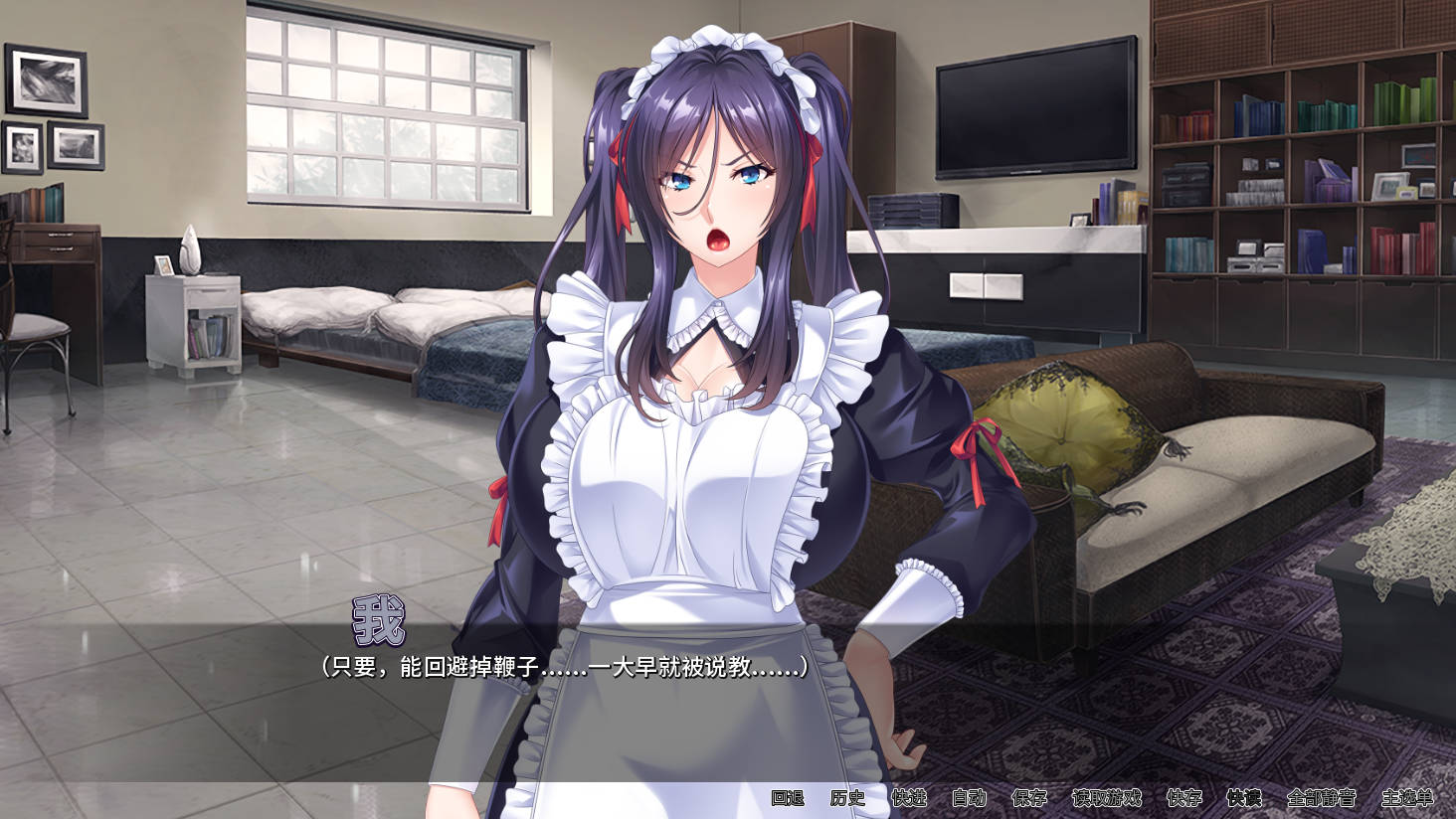
Task: Click the speaker name 我 above the dialogue
Action: (x=378, y=618)
